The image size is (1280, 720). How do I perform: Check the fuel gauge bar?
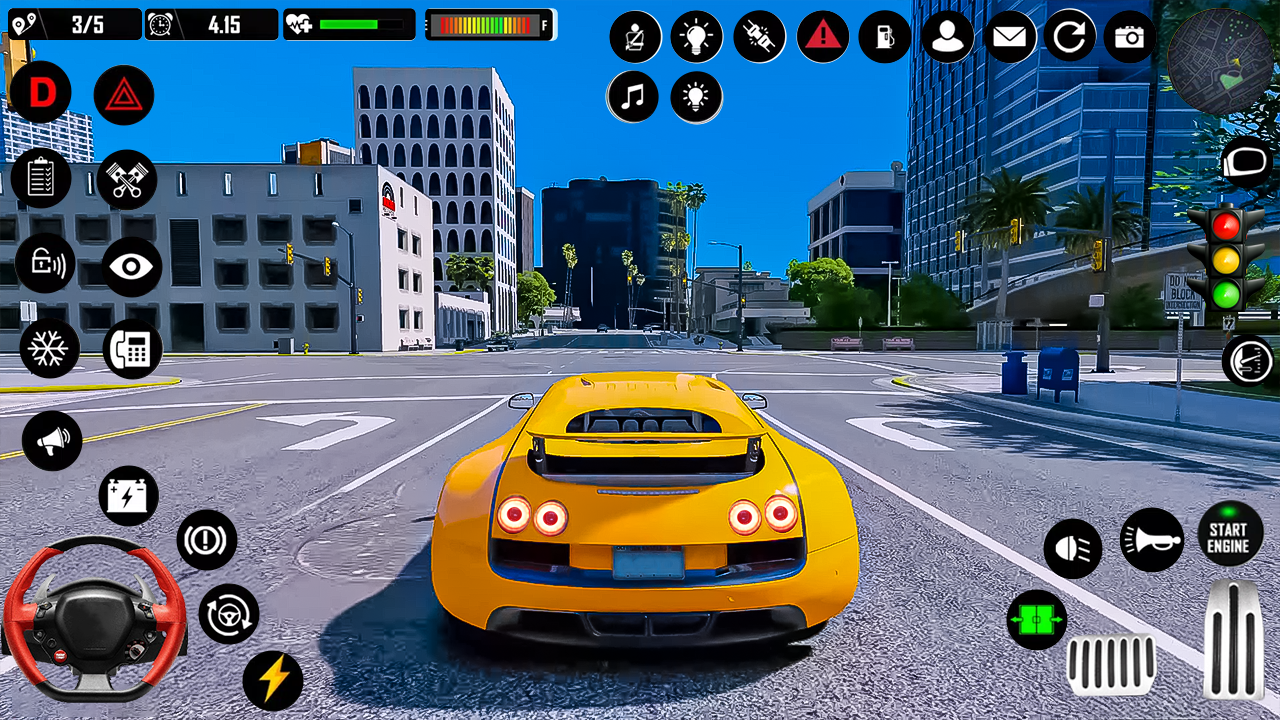(x=489, y=25)
